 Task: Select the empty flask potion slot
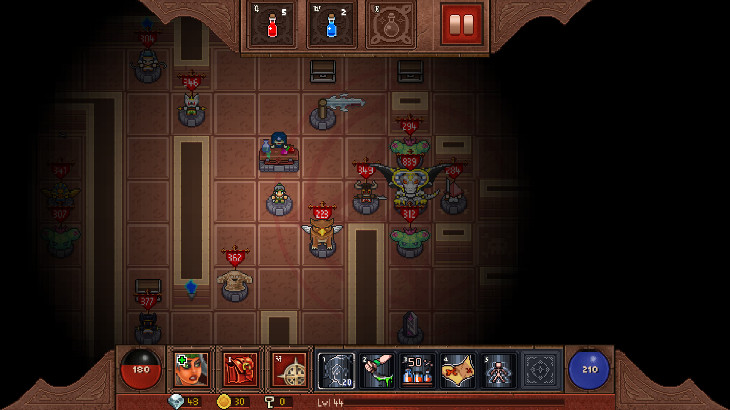390,24
